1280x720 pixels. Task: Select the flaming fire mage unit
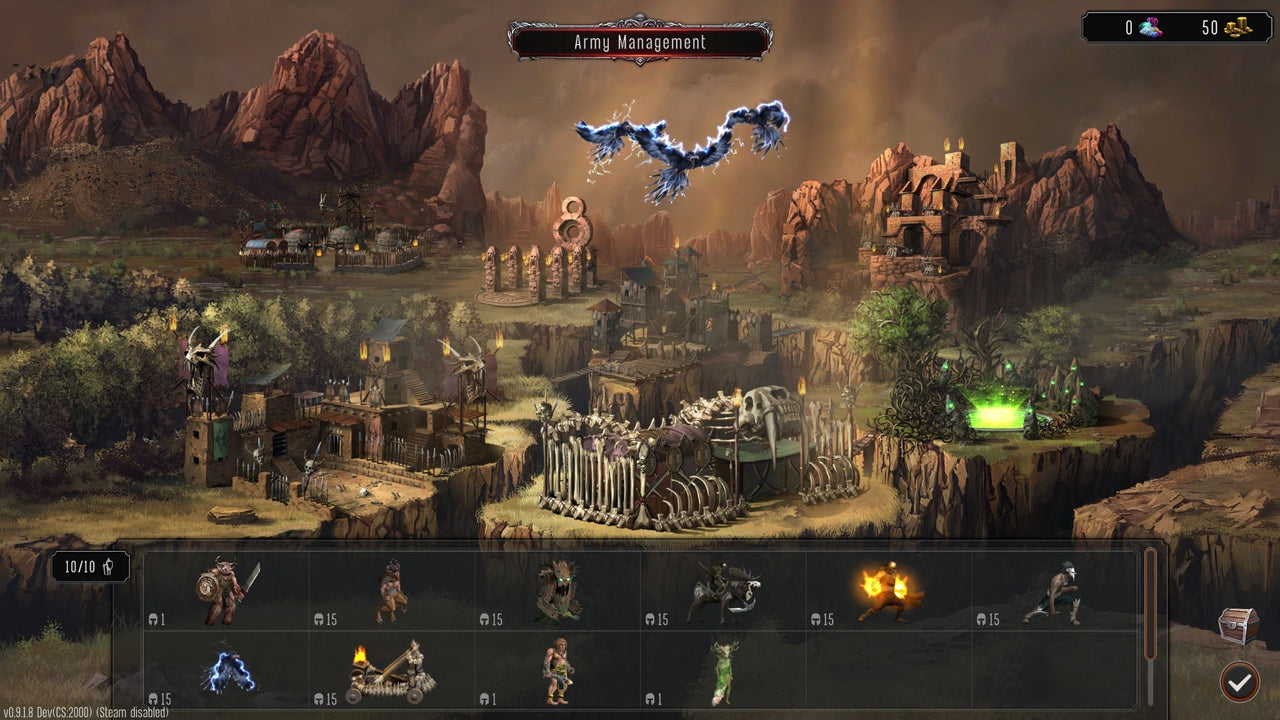889,590
